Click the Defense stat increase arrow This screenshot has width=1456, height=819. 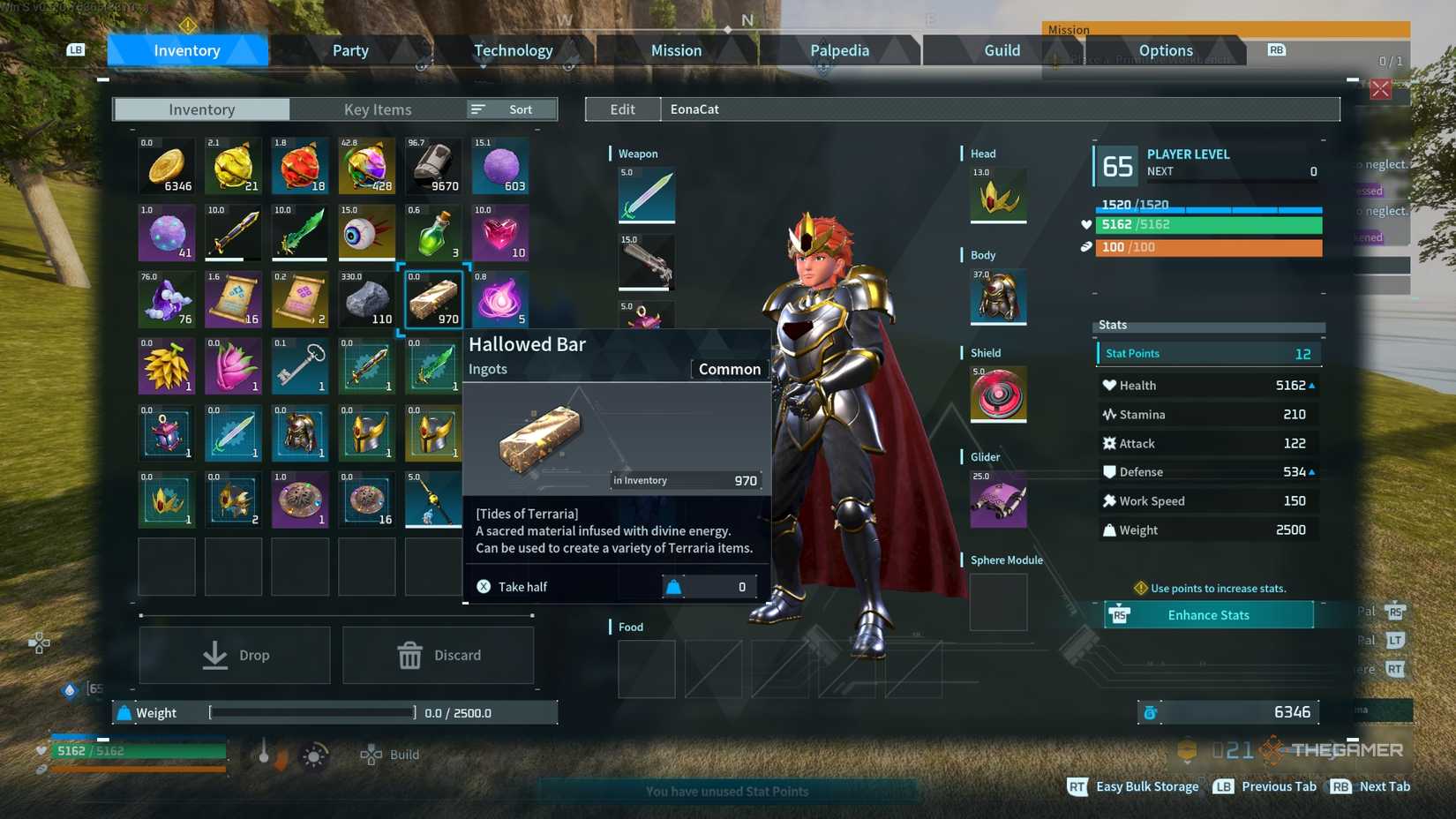point(1311,471)
